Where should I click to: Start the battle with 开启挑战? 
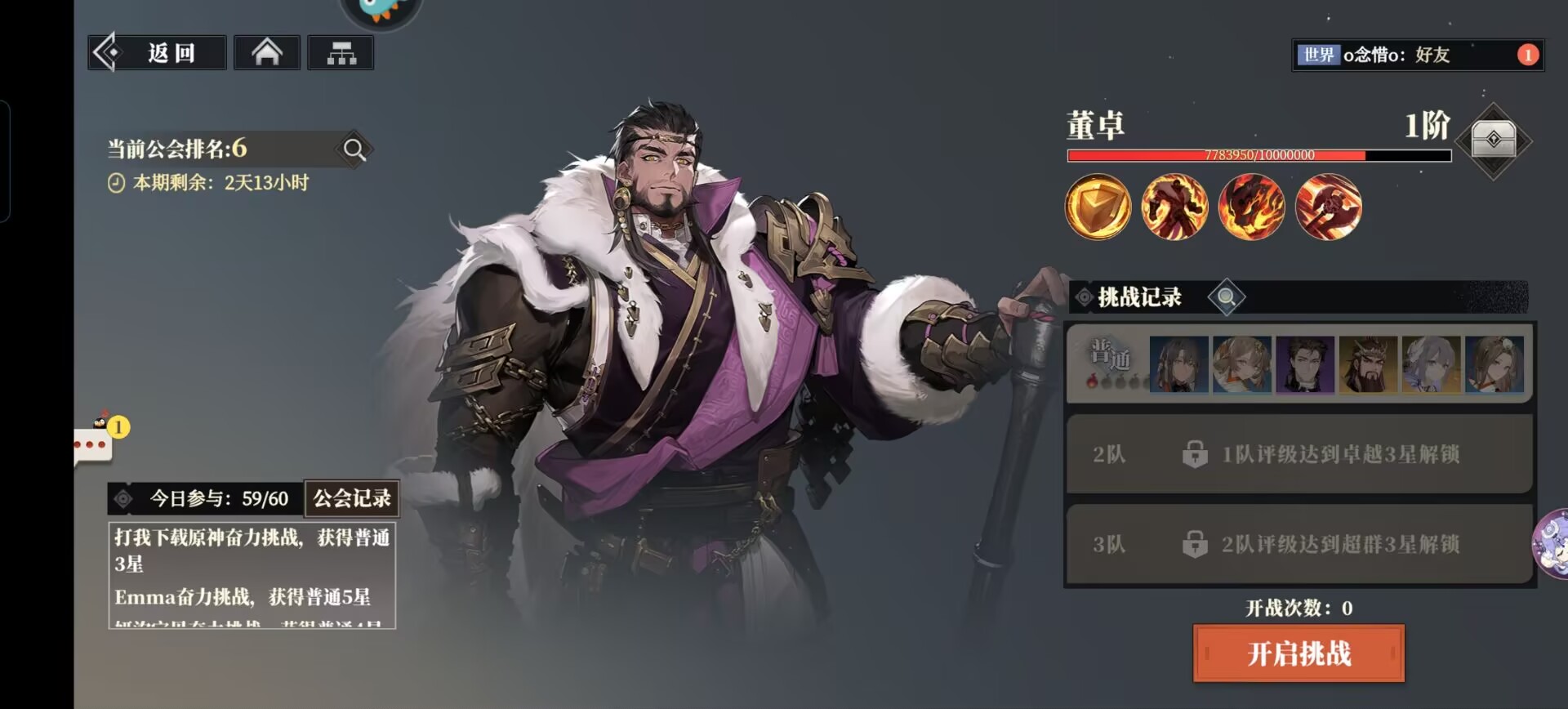click(1298, 653)
